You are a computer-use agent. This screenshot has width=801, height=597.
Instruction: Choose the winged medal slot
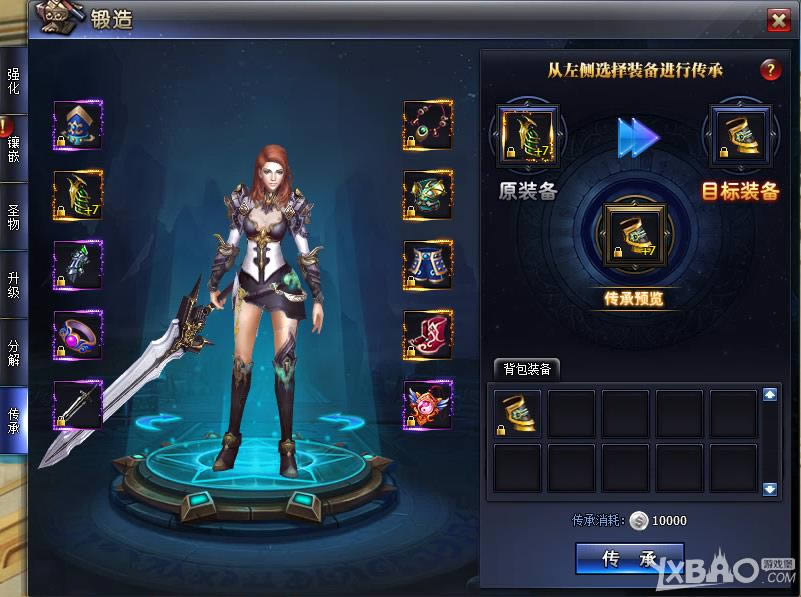428,405
